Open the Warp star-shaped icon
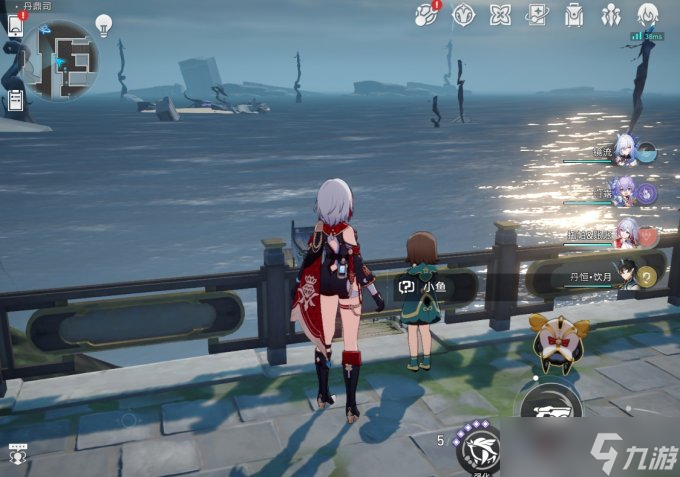Viewport: 680px width, 477px height. coord(463,15)
